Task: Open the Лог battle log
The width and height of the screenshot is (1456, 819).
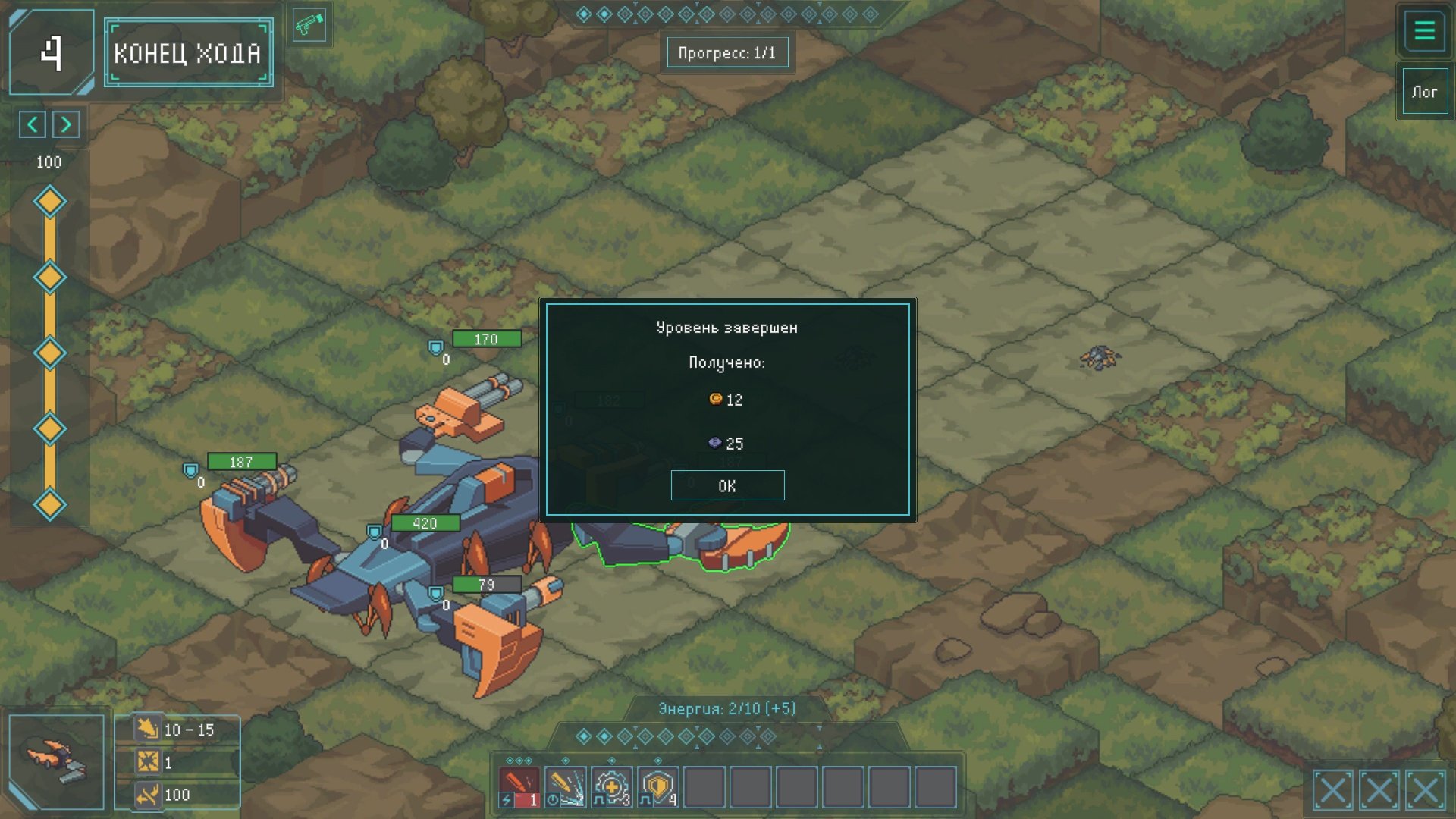Action: [x=1424, y=92]
